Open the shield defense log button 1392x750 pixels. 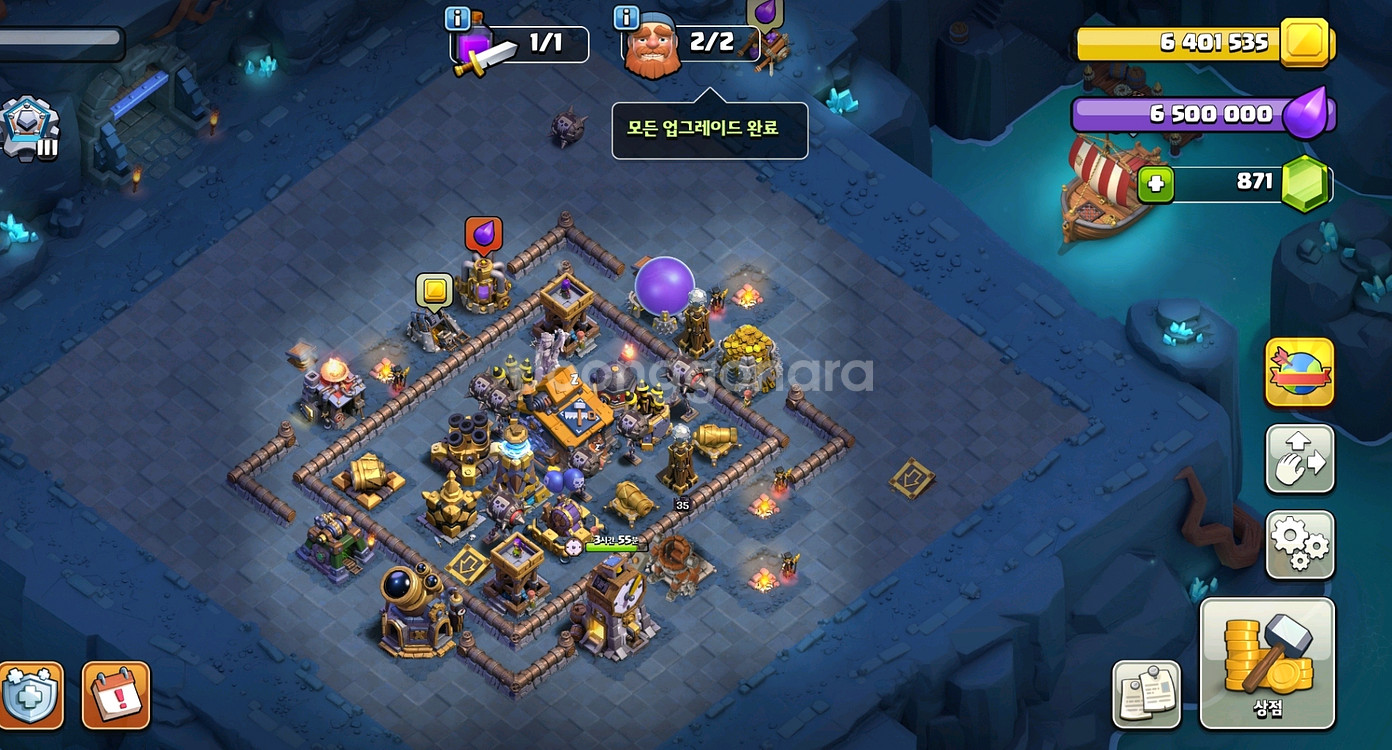[x=30, y=694]
